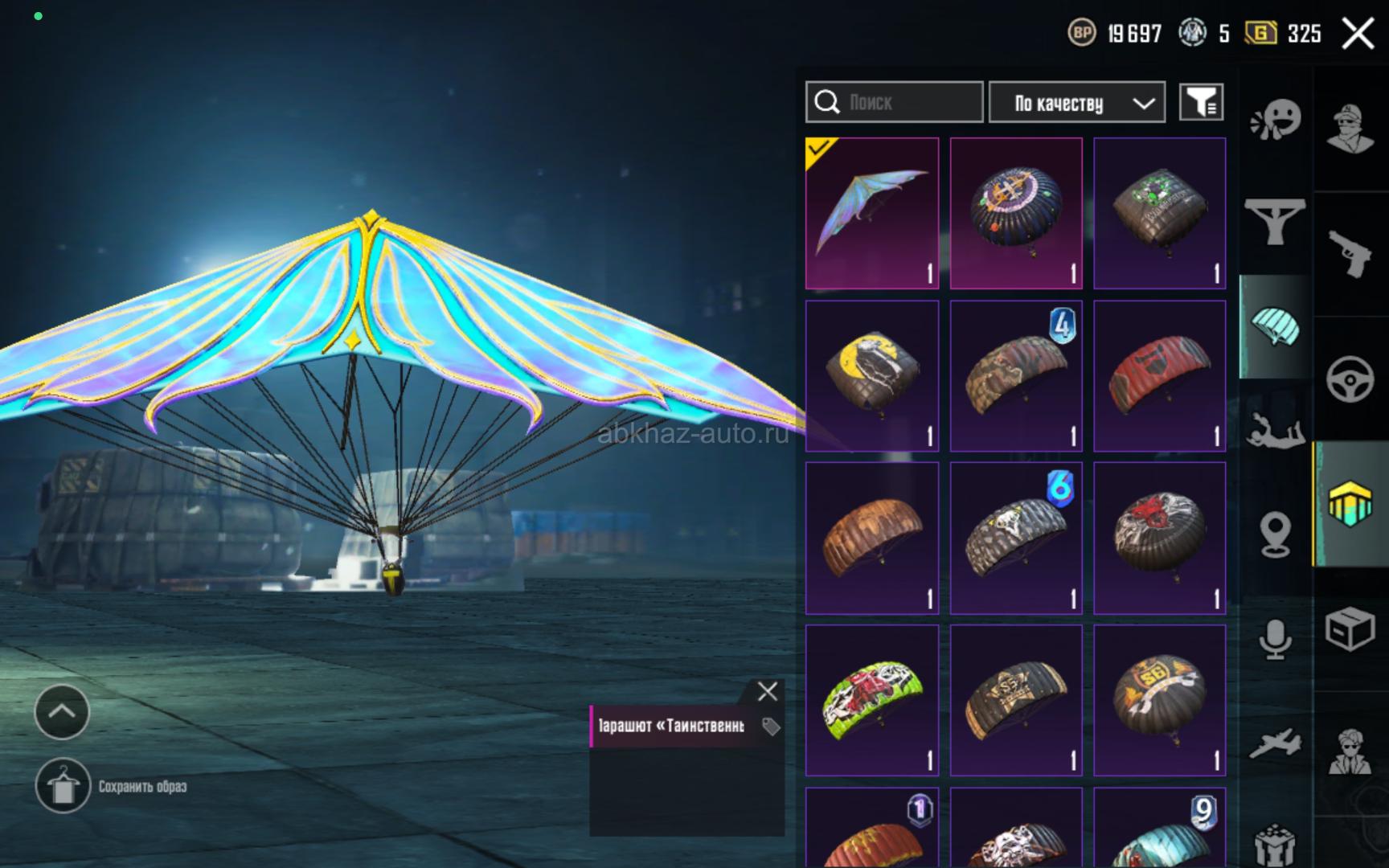This screenshot has height=868, width=1389.
Task: Open the filter funnel button
Action: pos(1201,102)
